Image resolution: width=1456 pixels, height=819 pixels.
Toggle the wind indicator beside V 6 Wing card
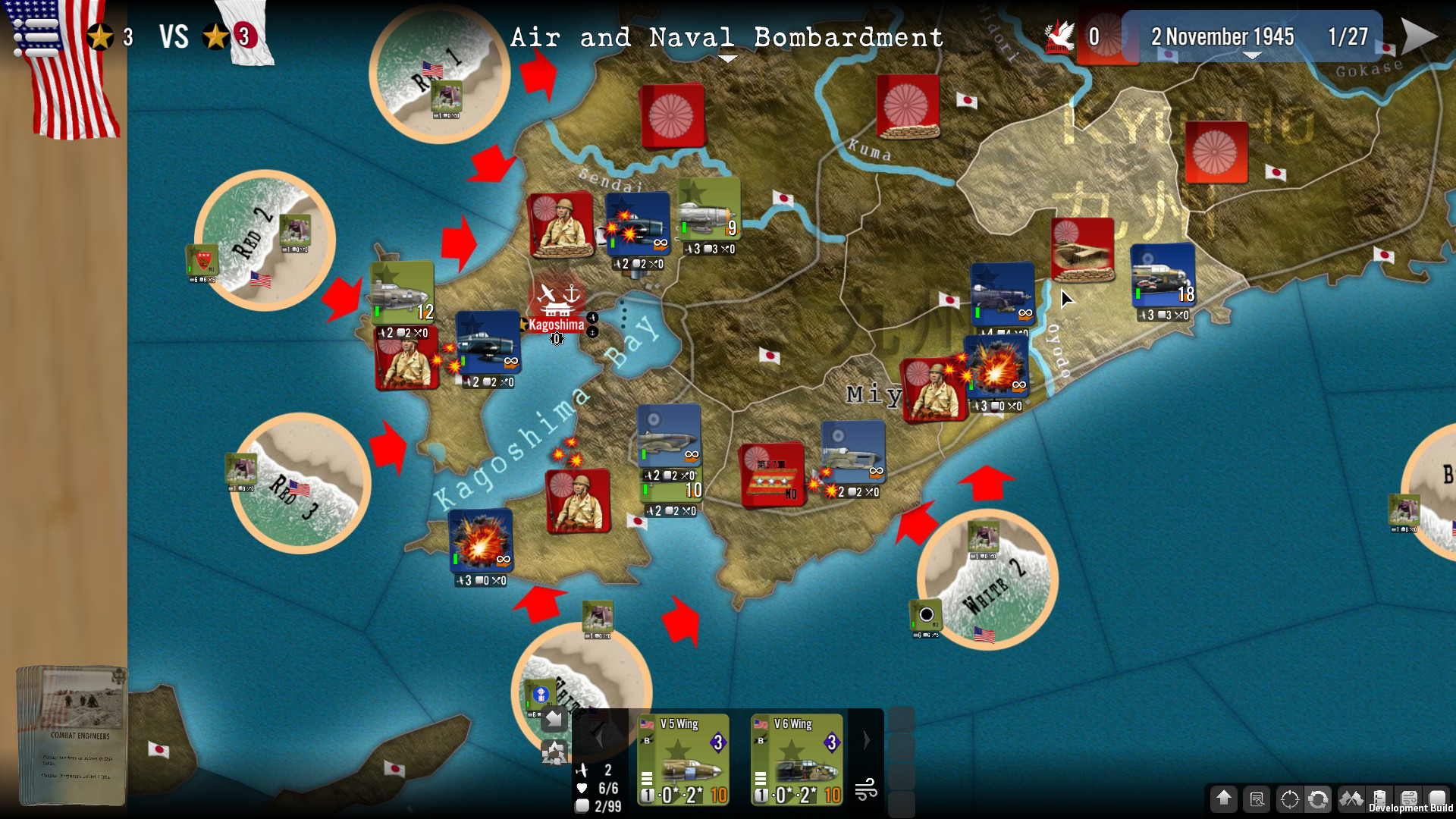pos(868,792)
